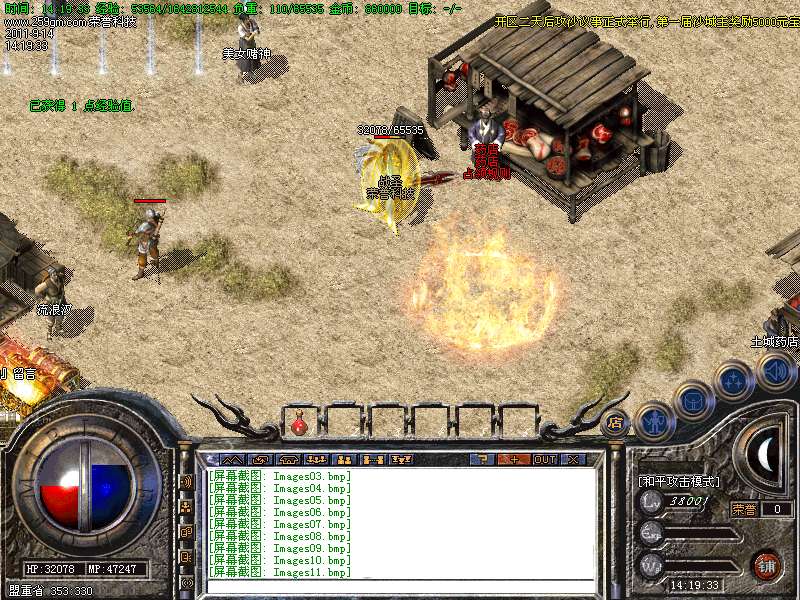Select the red potion in the belt slot

[299, 424]
